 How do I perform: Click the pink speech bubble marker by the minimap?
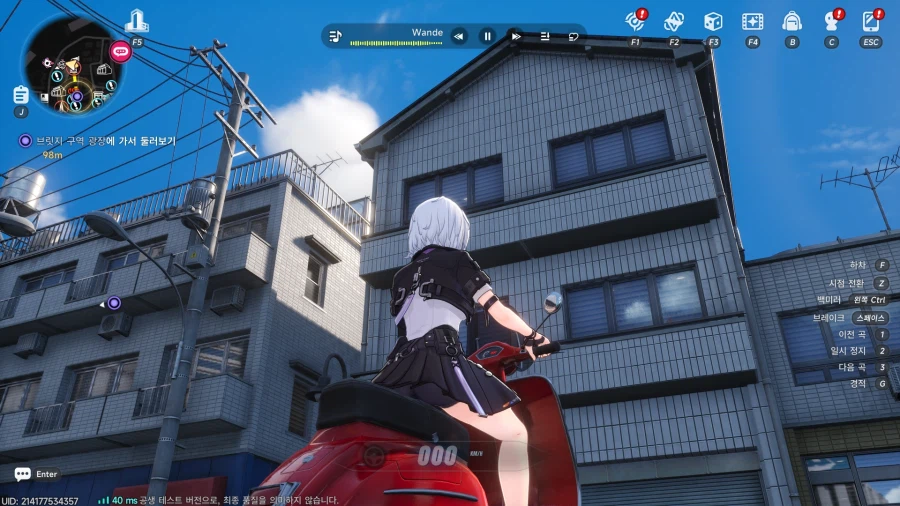pyautogui.click(x=120, y=50)
